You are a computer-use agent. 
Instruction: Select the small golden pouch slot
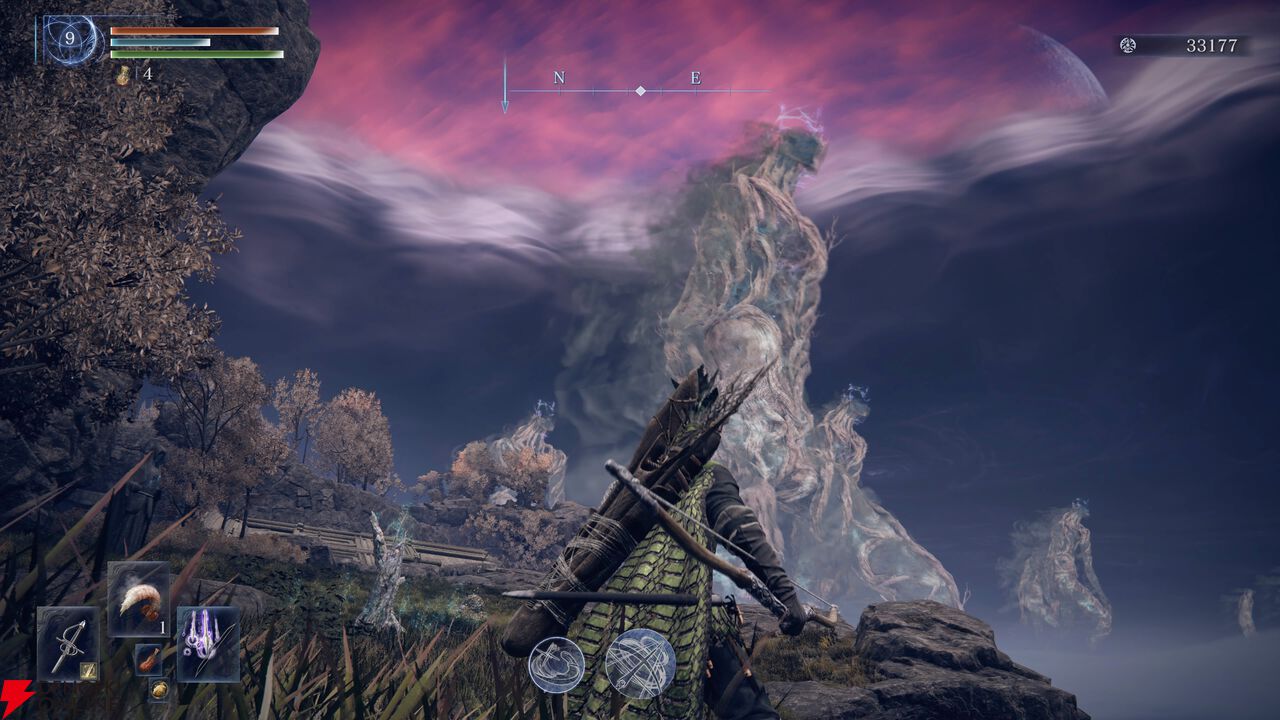[159, 689]
